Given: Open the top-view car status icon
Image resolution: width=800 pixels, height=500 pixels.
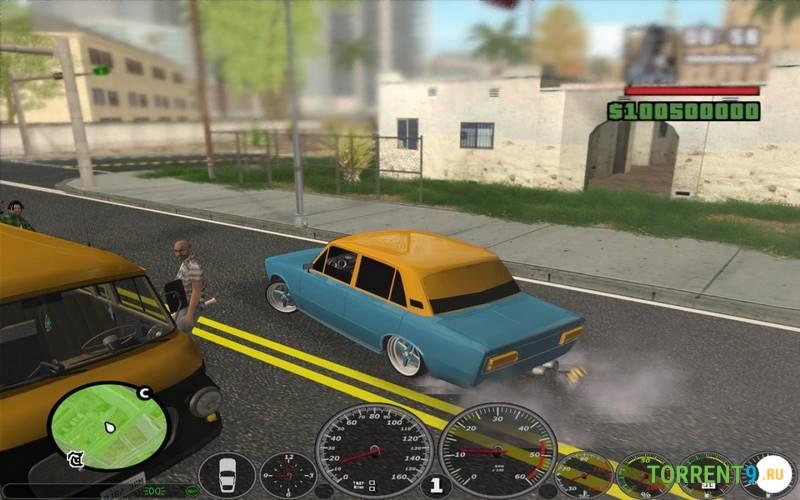Looking at the screenshot, I should [x=227, y=475].
